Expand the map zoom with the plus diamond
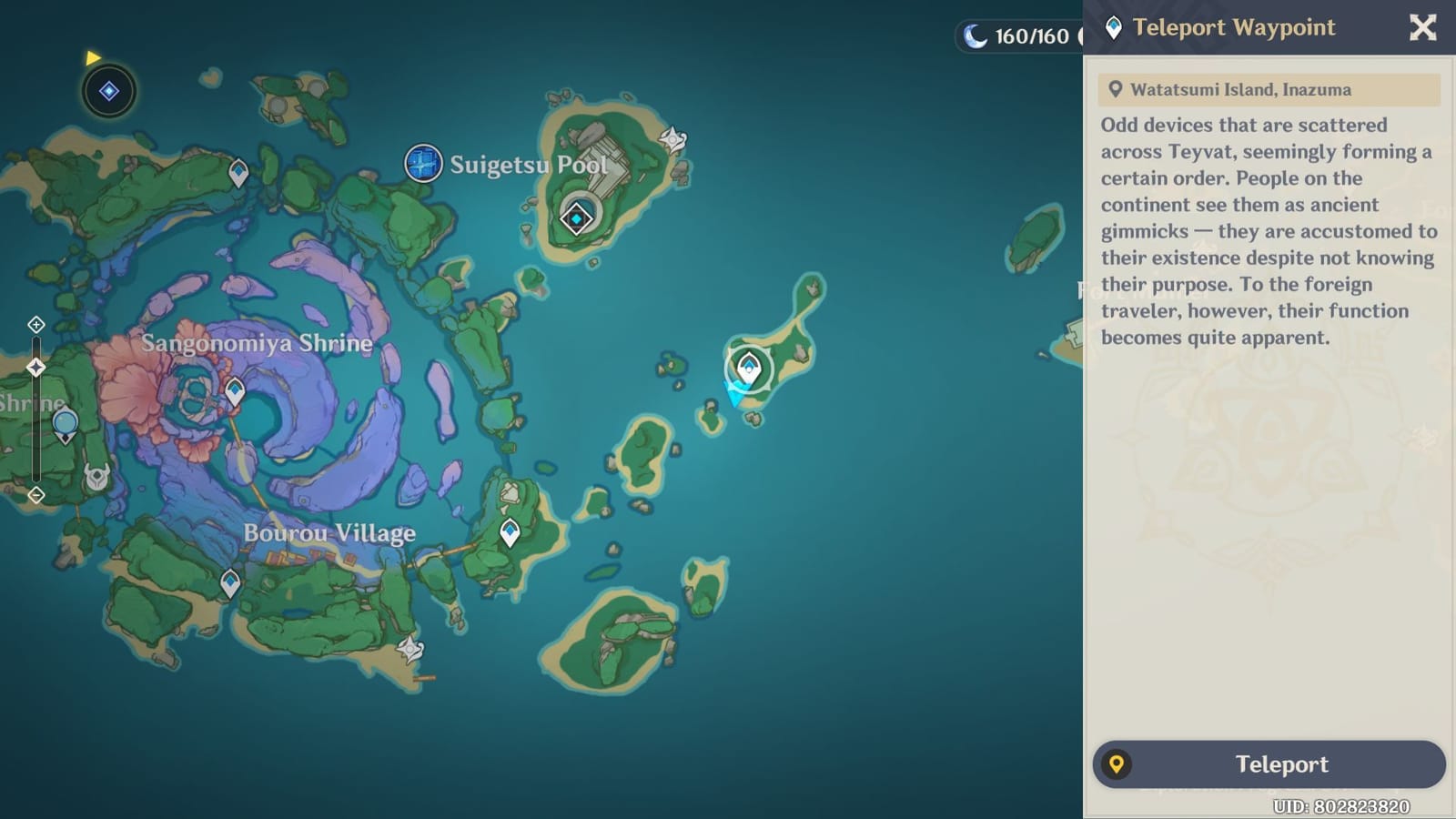Viewport: 1456px width, 819px height. [x=35, y=324]
